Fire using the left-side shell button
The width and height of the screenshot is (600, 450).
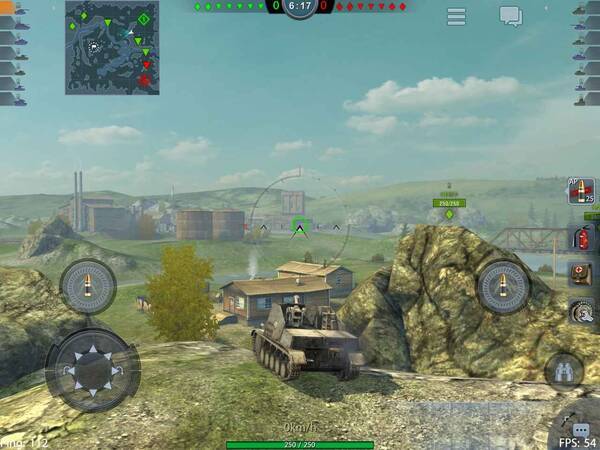tap(88, 287)
